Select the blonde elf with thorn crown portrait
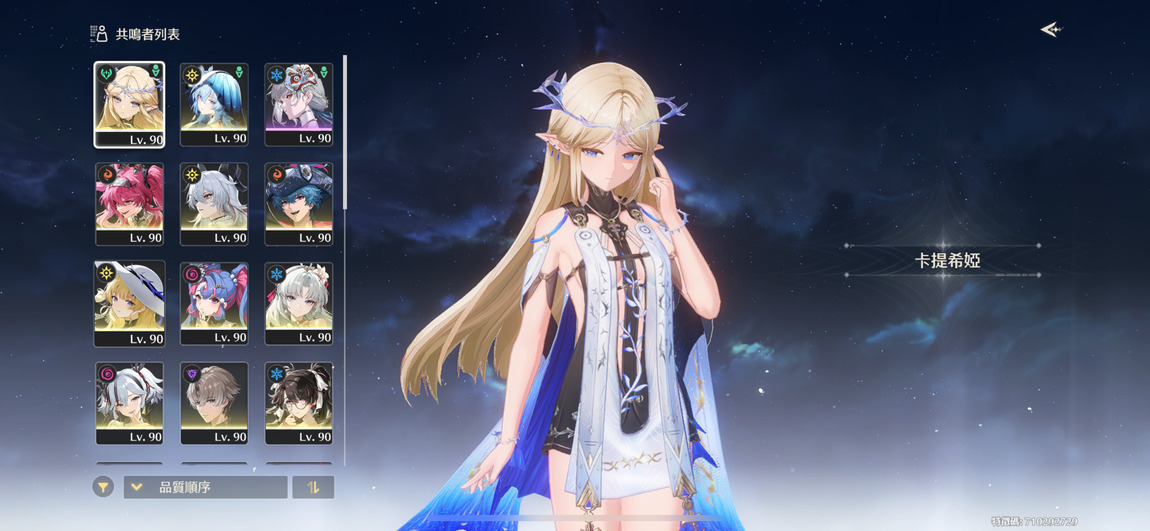Image resolution: width=1150 pixels, height=531 pixels. (129, 104)
